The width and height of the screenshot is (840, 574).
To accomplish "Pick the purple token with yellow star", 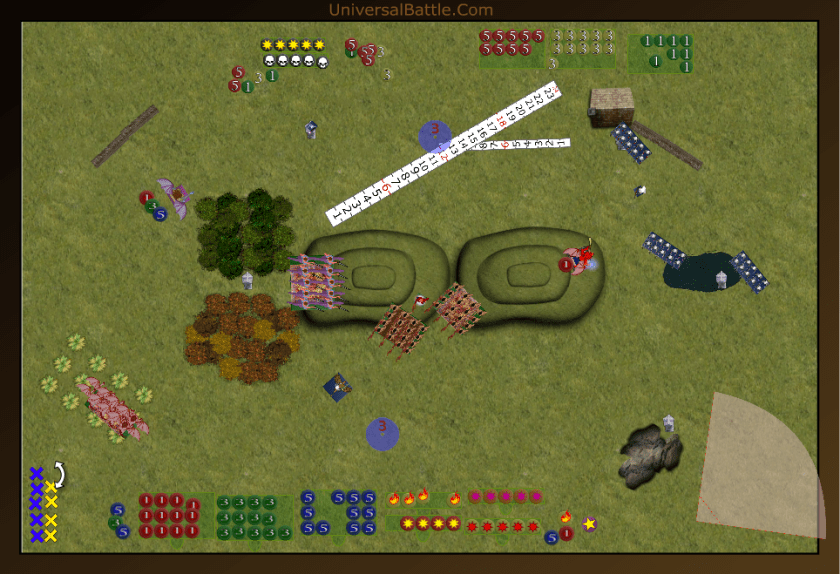I will click(x=589, y=523).
